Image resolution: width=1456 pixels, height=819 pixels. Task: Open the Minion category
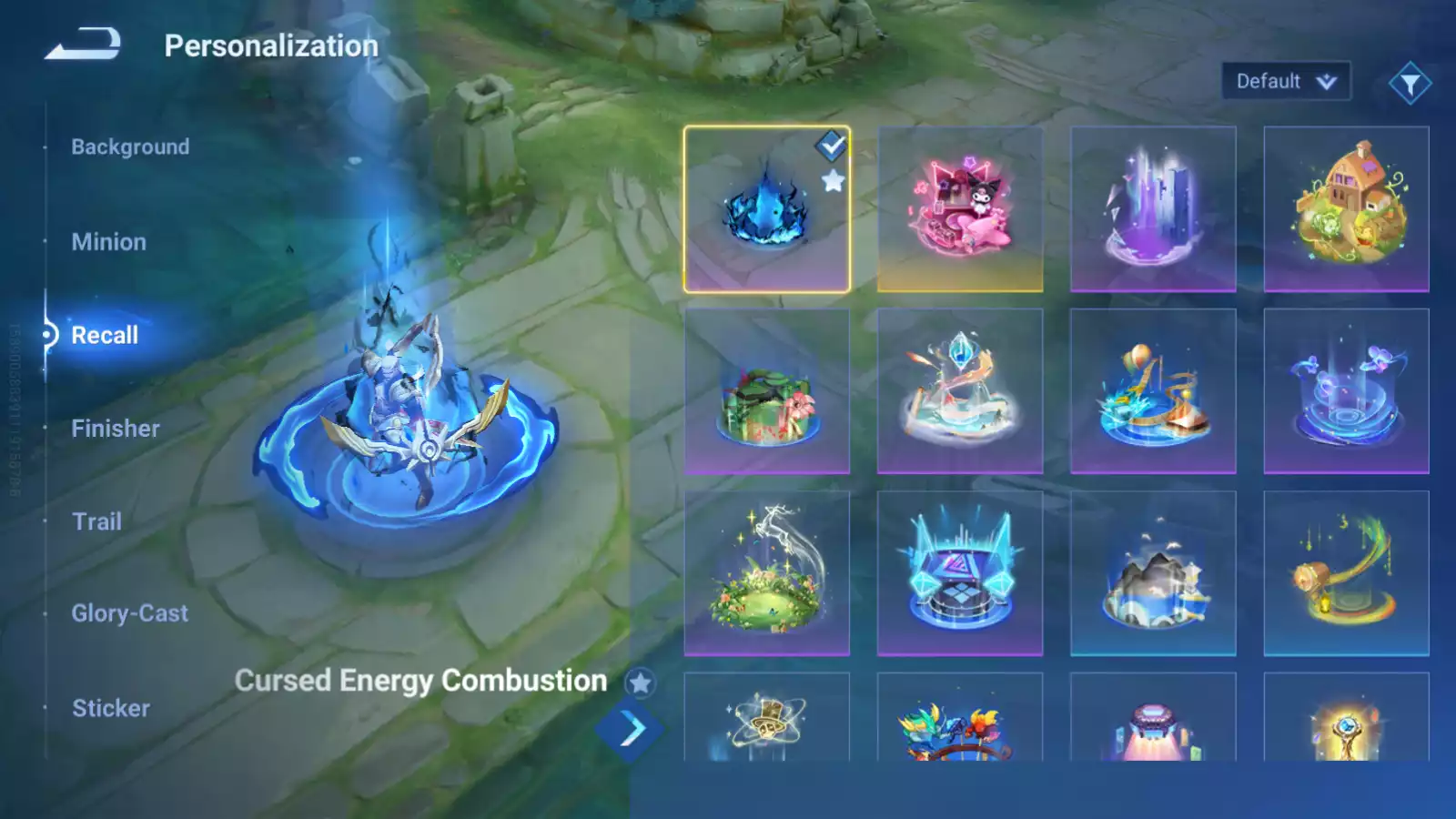coord(108,242)
